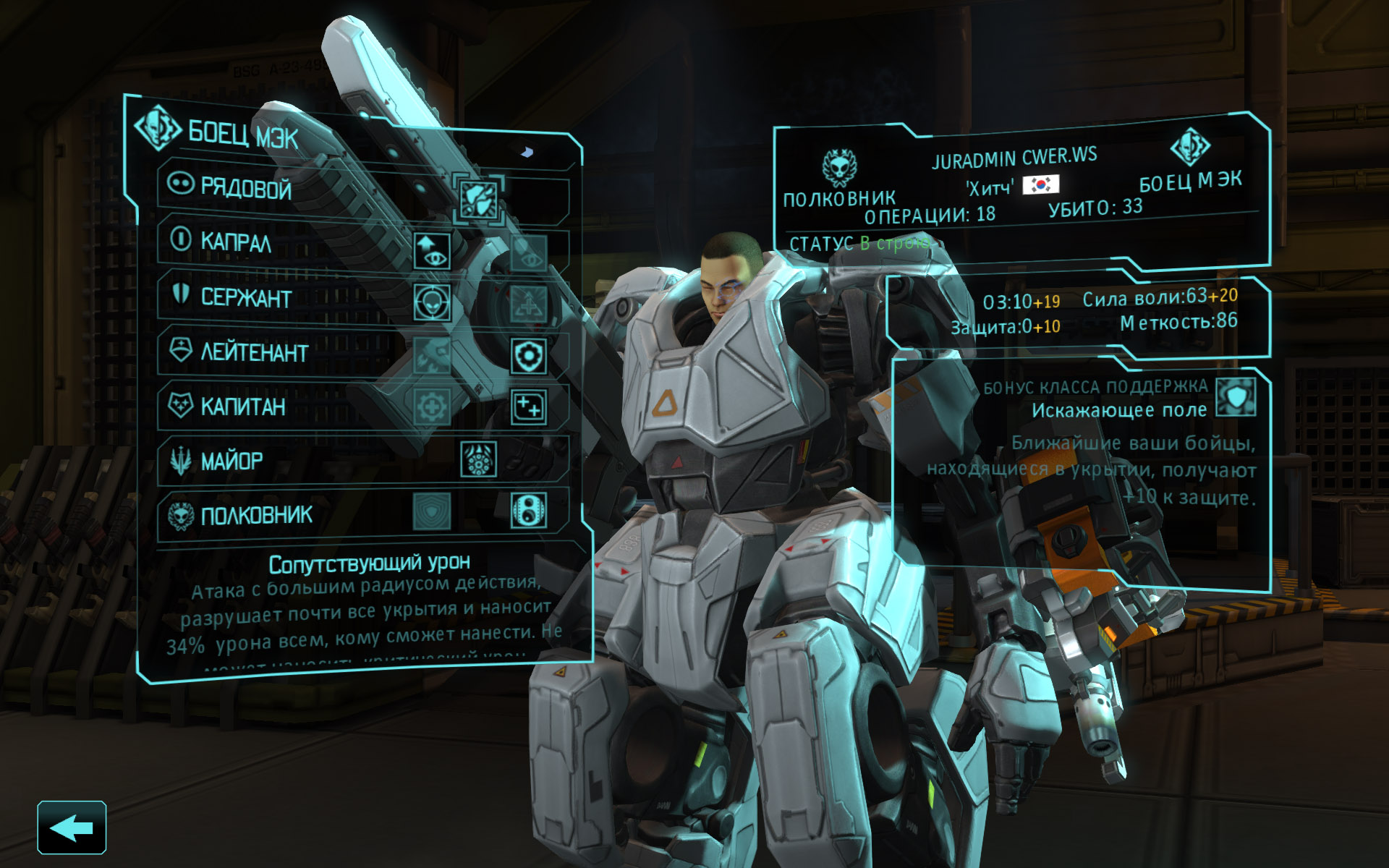Go back with the arrow button
Image resolution: width=1389 pixels, height=868 pixels.
coord(72,827)
